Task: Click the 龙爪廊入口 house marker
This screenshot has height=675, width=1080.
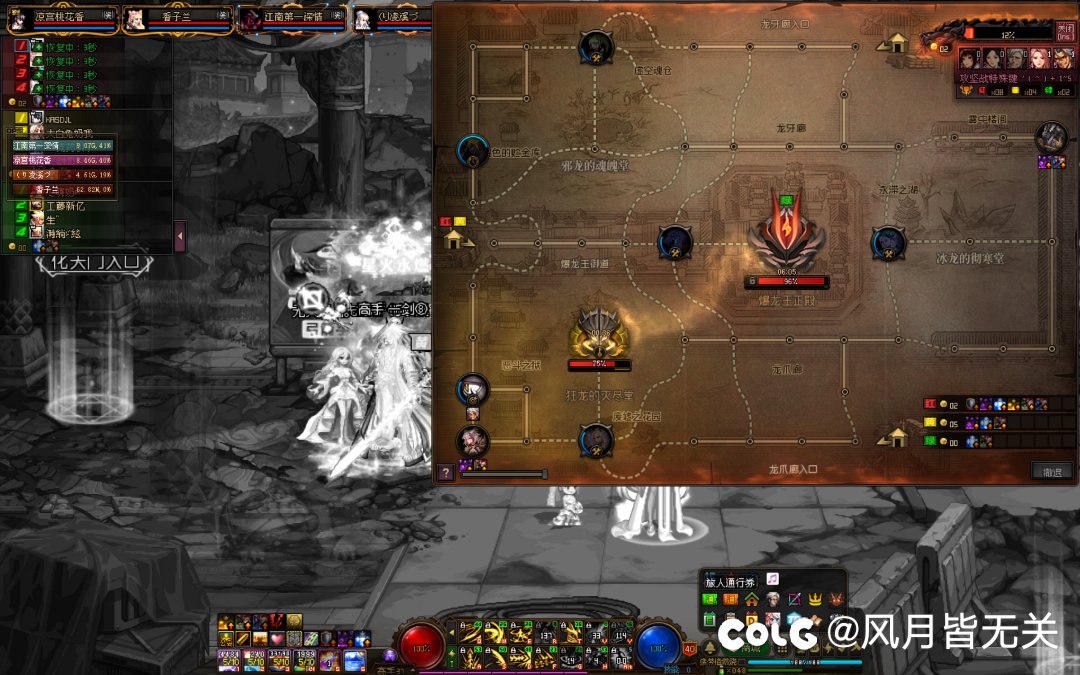Action: click(x=897, y=437)
